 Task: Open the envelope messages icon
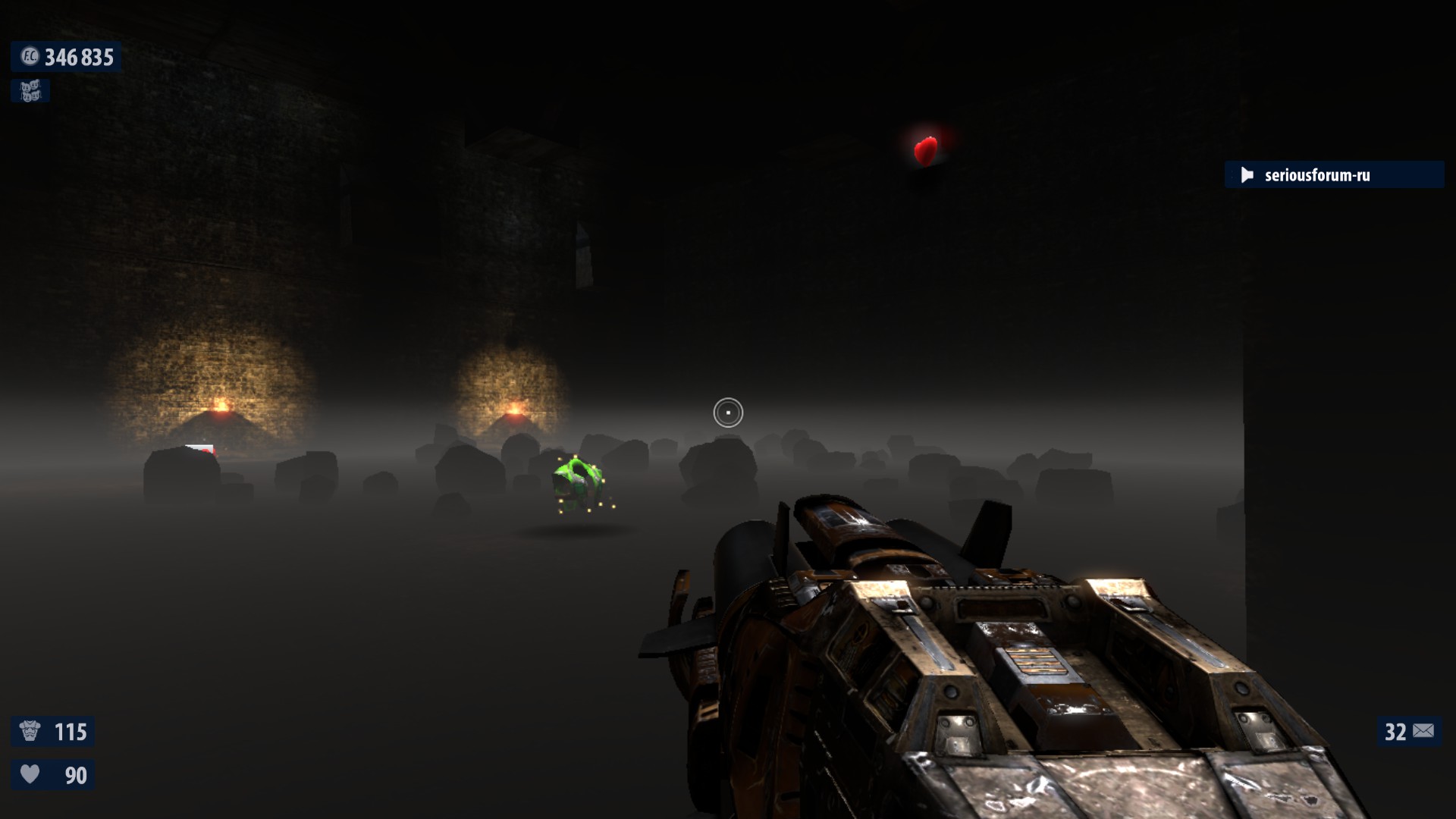(1423, 731)
